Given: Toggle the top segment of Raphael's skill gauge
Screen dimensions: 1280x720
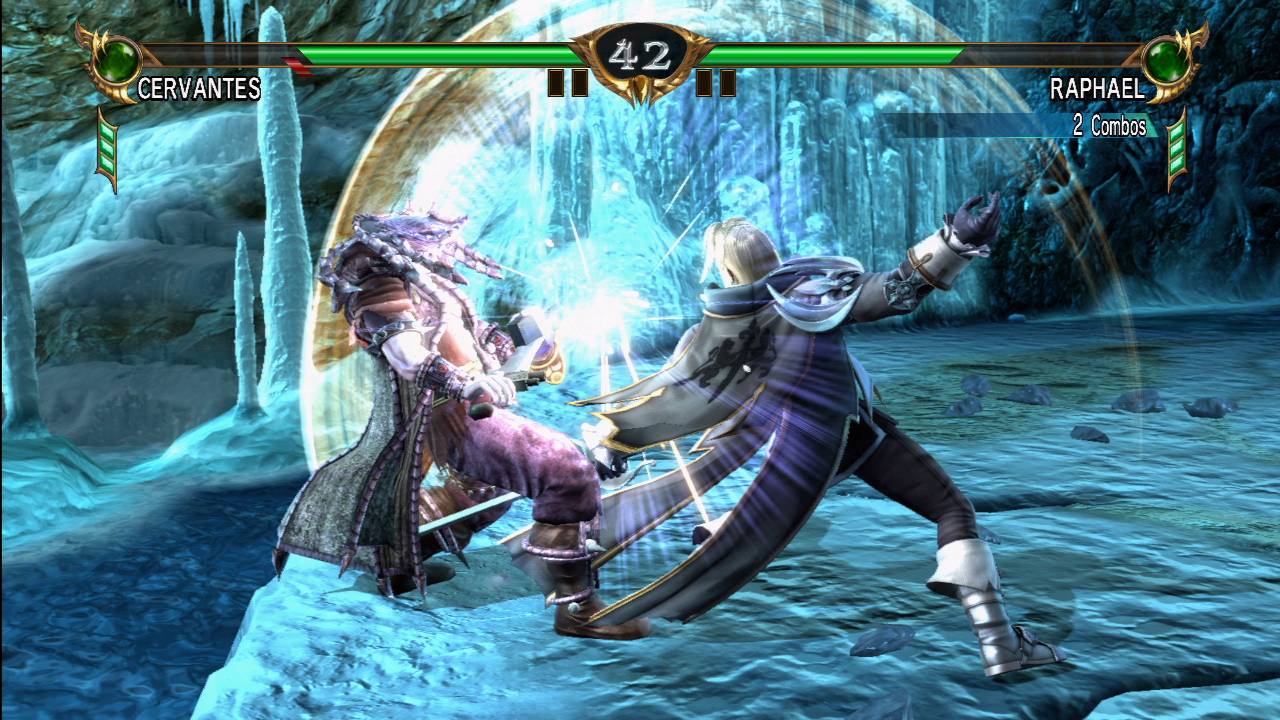Looking at the screenshot, I should [1176, 132].
